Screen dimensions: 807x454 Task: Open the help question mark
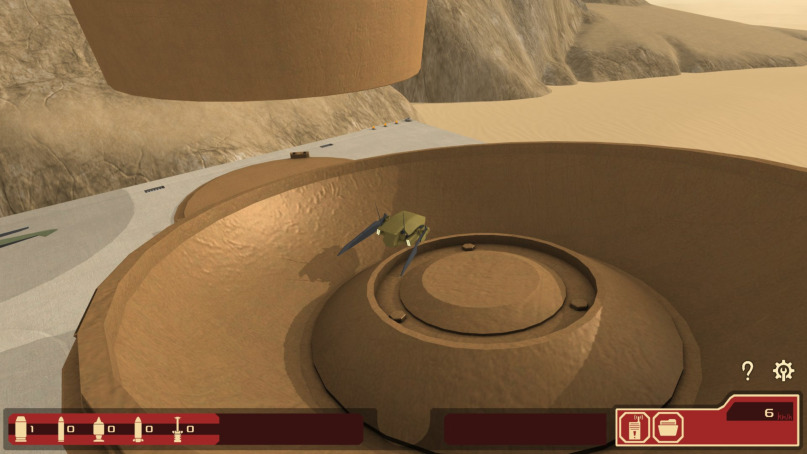[x=747, y=371]
